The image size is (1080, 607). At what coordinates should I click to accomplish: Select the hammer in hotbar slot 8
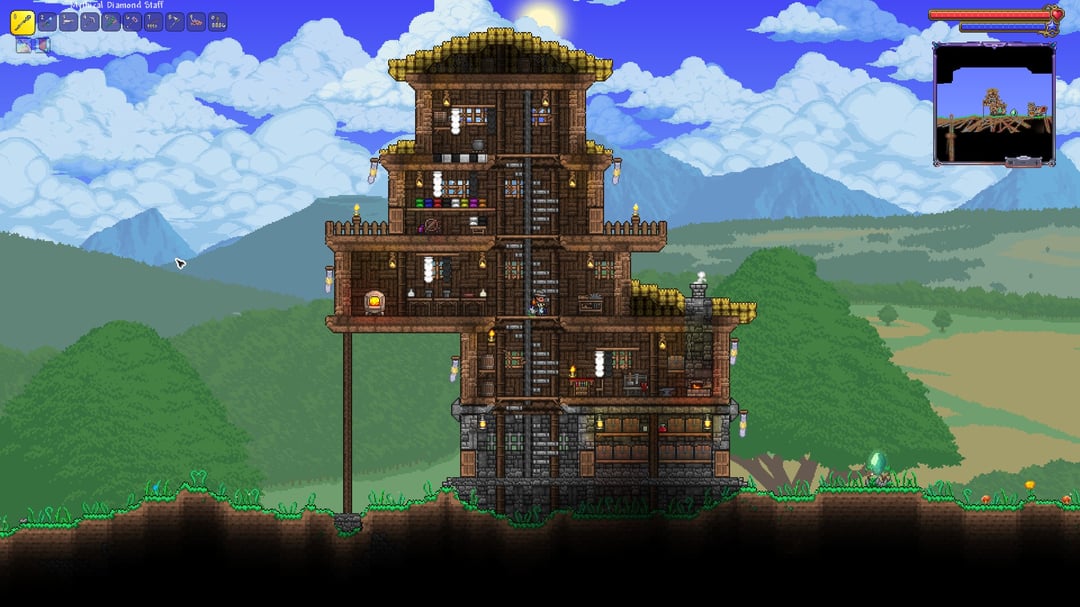coord(175,21)
